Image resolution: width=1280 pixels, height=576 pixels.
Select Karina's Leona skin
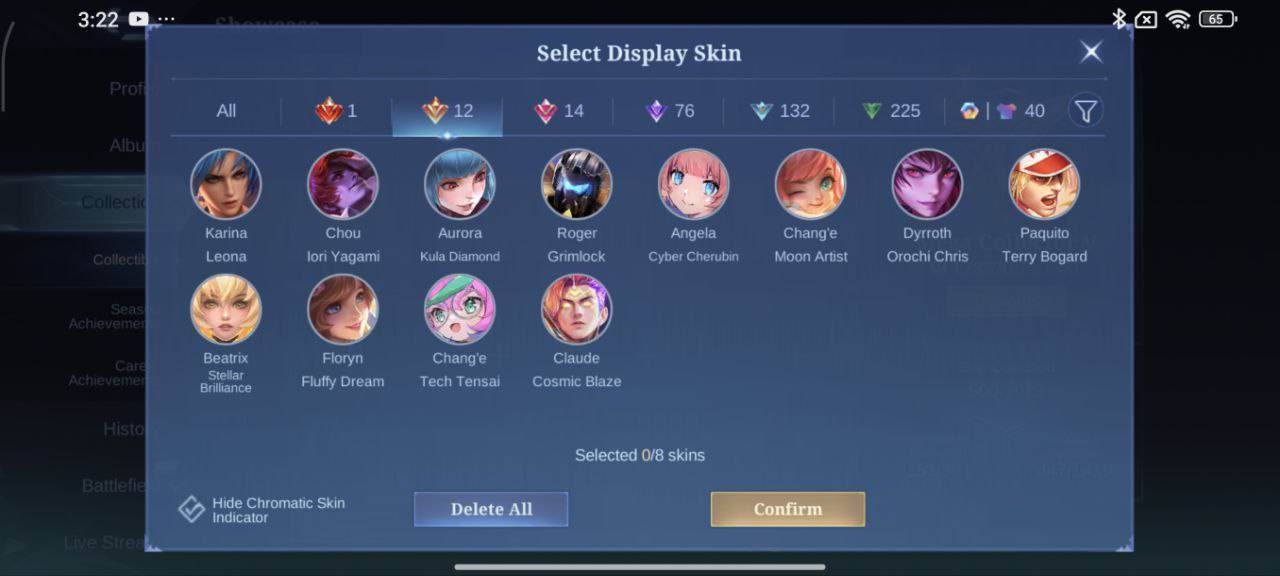(x=226, y=184)
